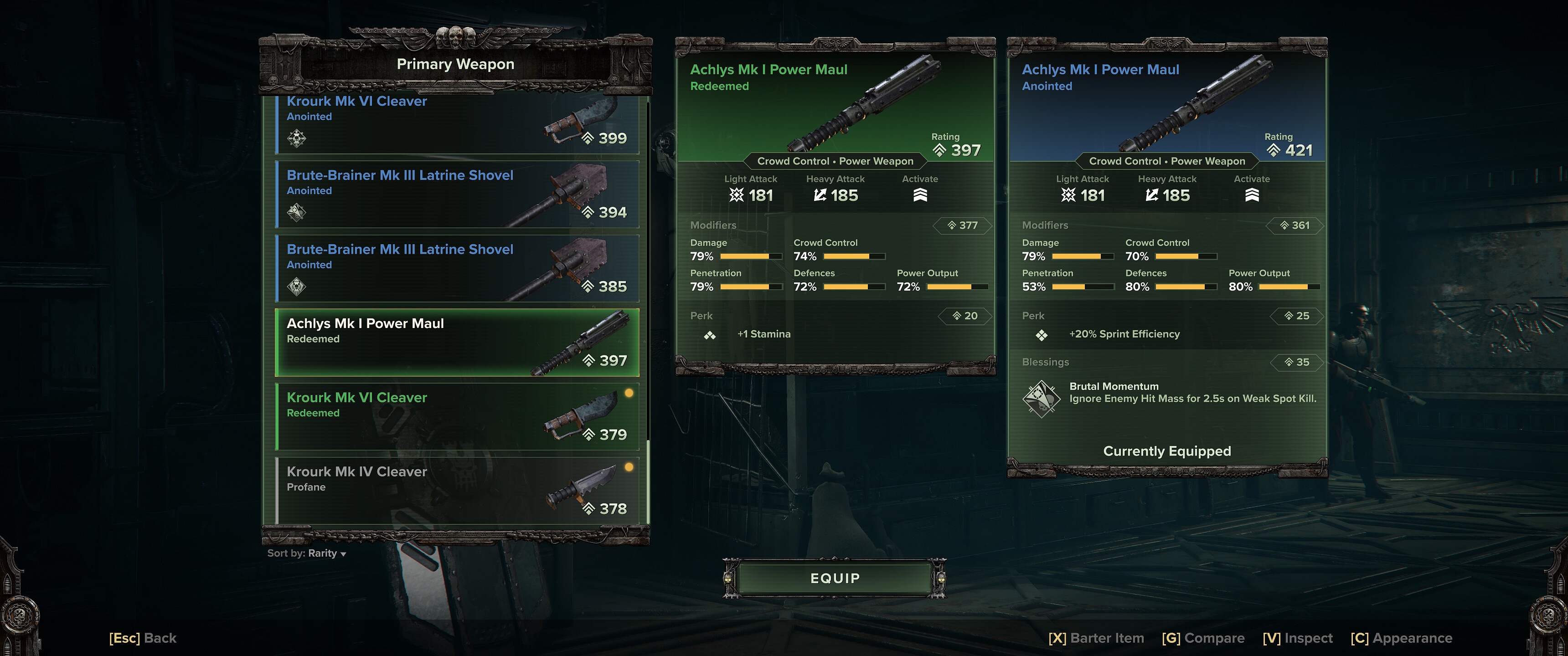The width and height of the screenshot is (1568, 656).
Task: Choose the Latrine Shovel rated 394
Action: point(457,194)
